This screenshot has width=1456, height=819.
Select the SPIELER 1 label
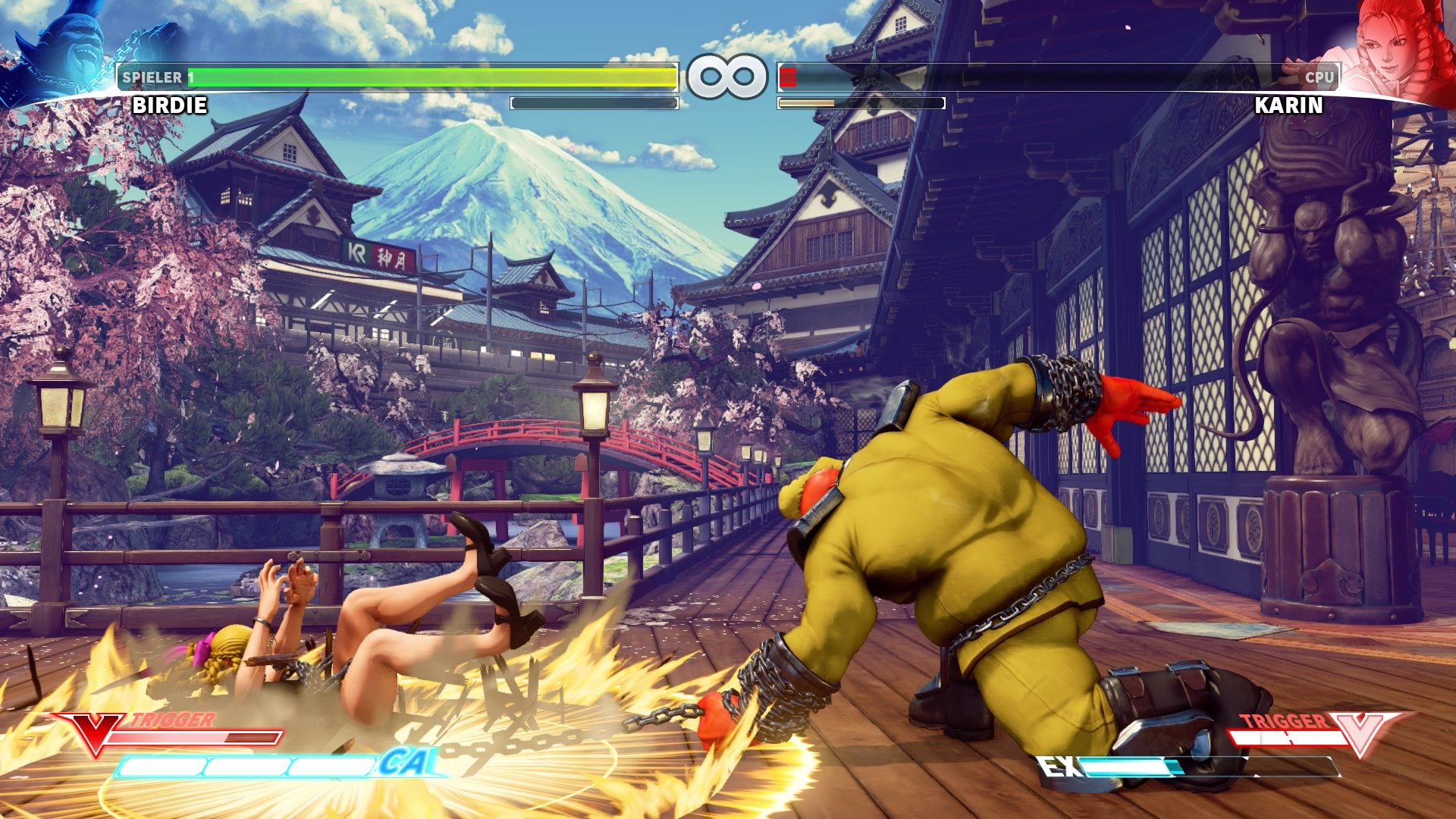(x=152, y=76)
